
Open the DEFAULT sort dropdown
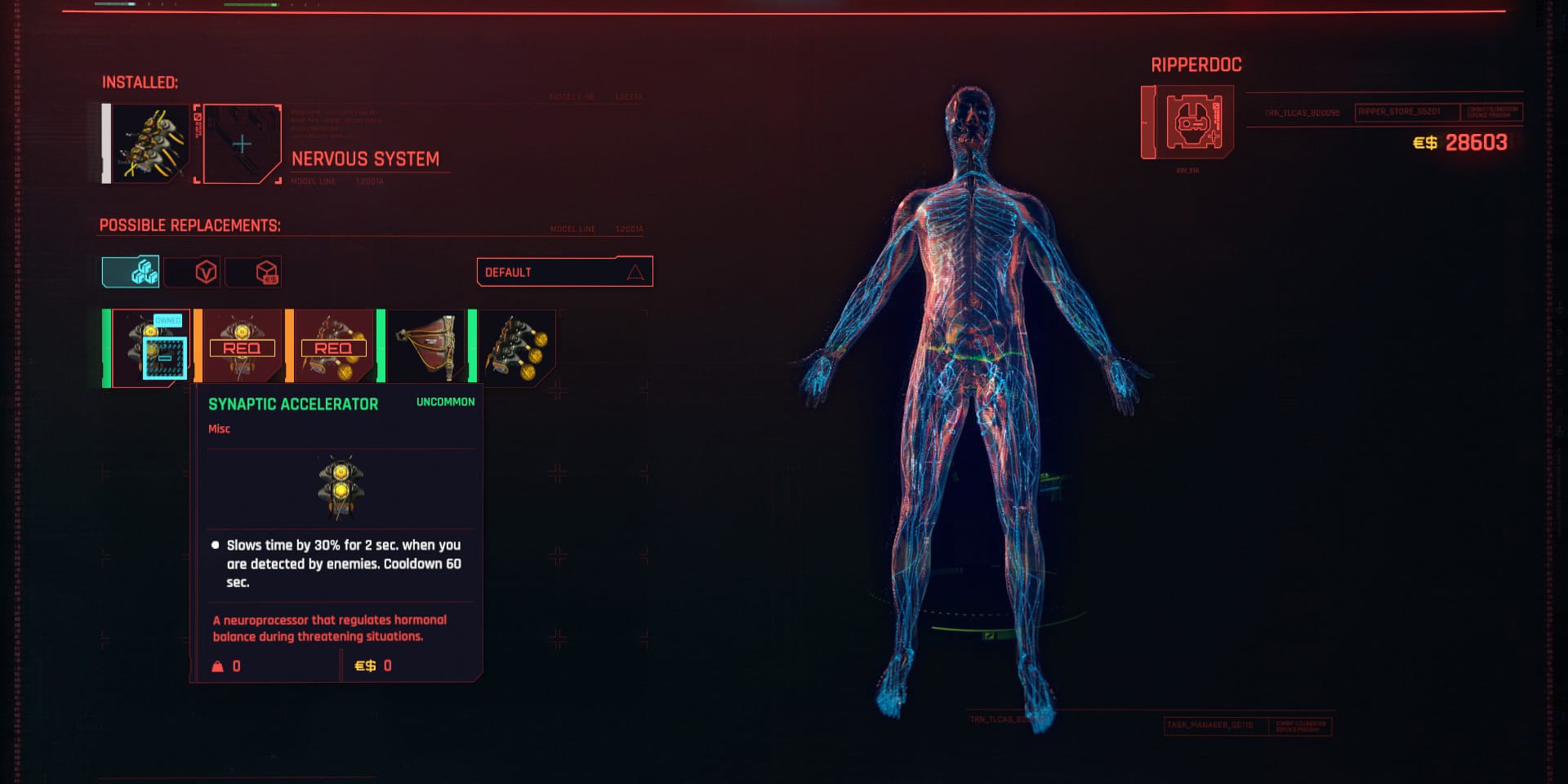[x=563, y=271]
